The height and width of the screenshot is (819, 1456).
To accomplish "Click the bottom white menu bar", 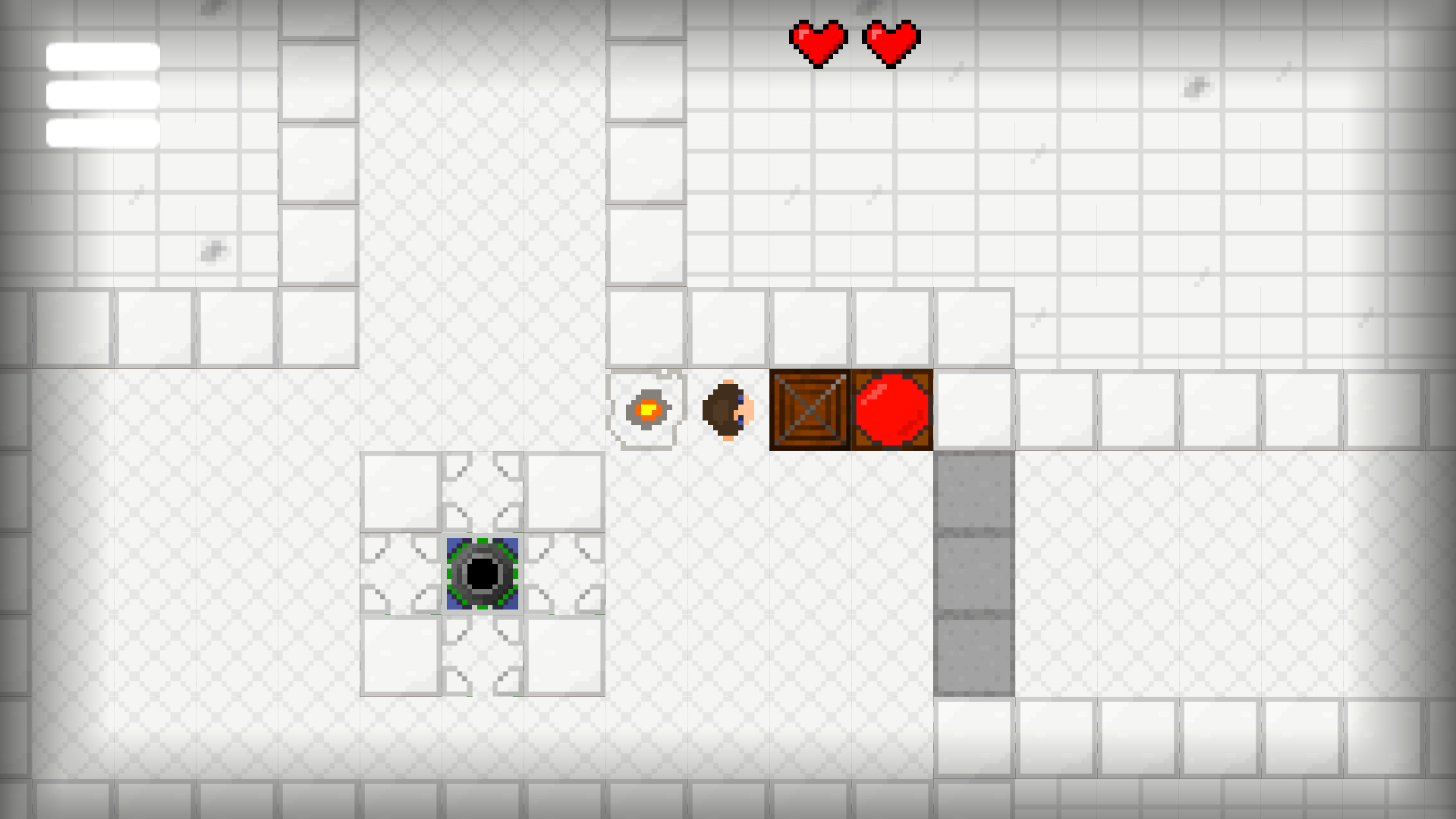I will tap(102, 133).
